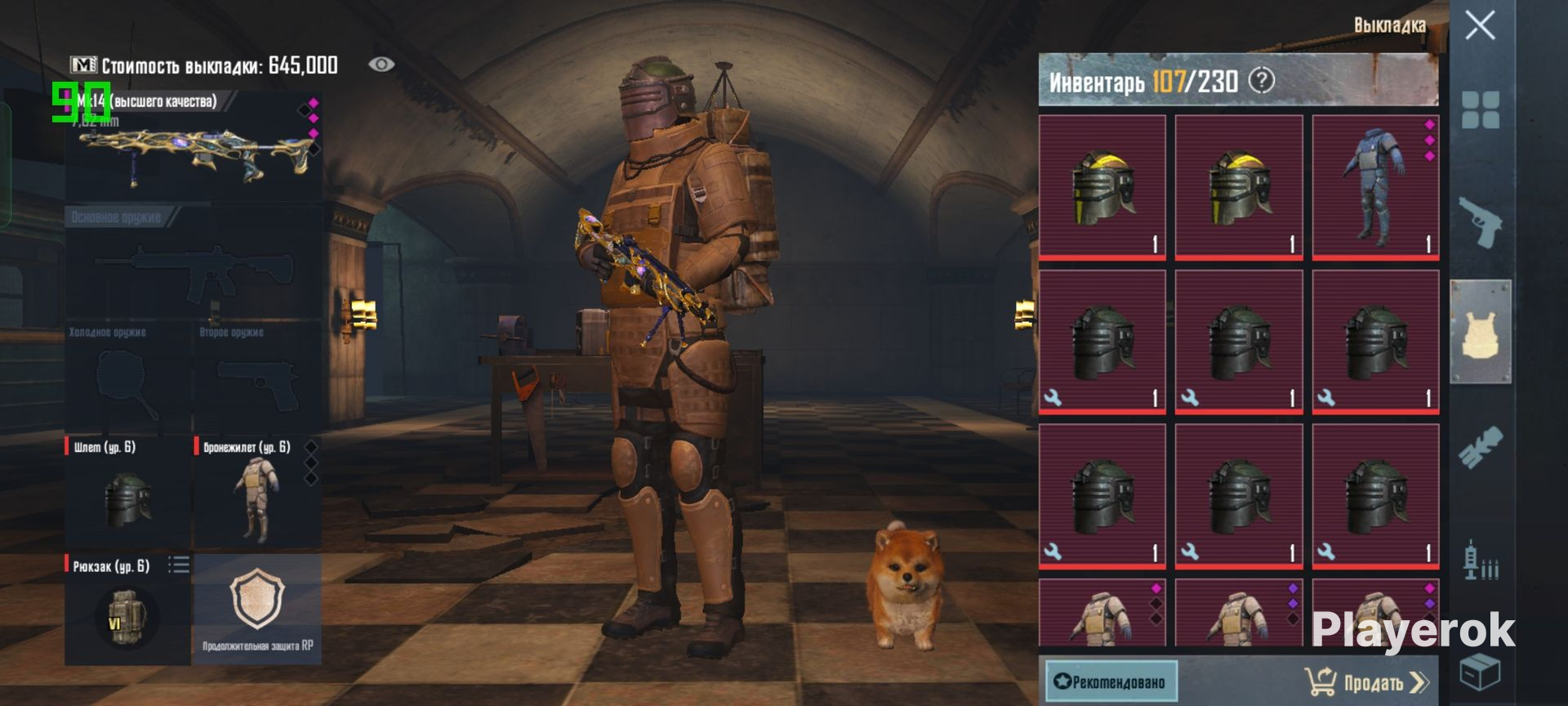This screenshot has width=1568, height=706.
Task: Switch to the pistol weapons category tab
Action: [x=1481, y=221]
